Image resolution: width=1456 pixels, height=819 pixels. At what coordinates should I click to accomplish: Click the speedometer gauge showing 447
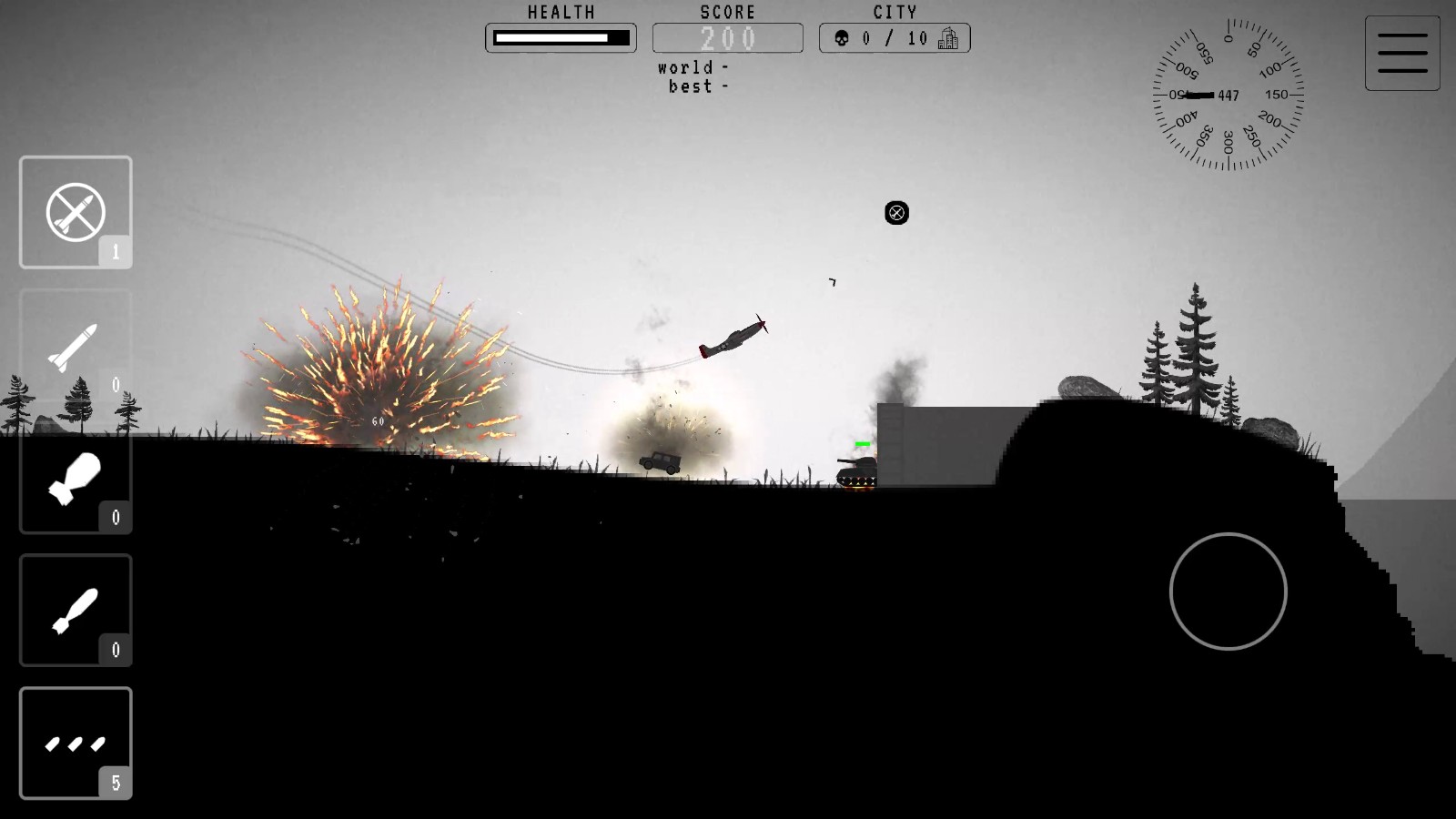[1230, 94]
